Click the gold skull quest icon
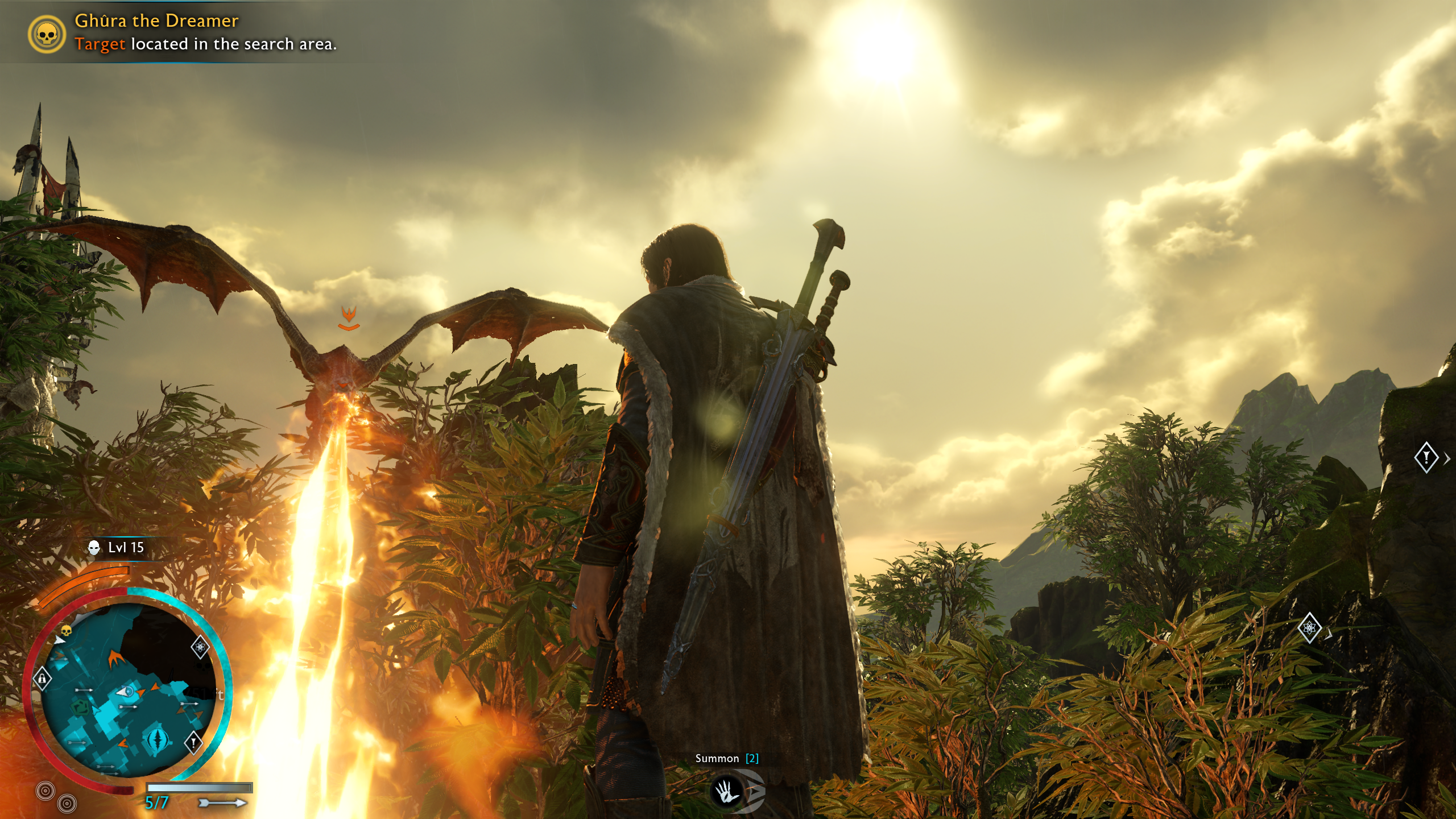This screenshot has height=819, width=1456. [x=47, y=34]
